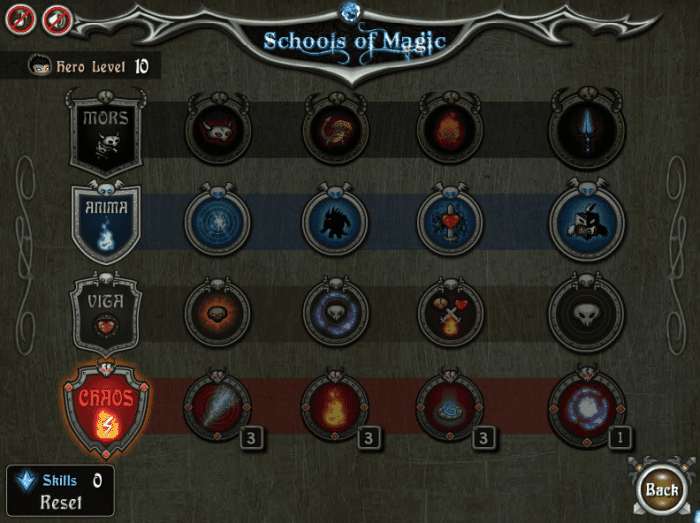Choose the black knight Anima skill

tap(587, 221)
